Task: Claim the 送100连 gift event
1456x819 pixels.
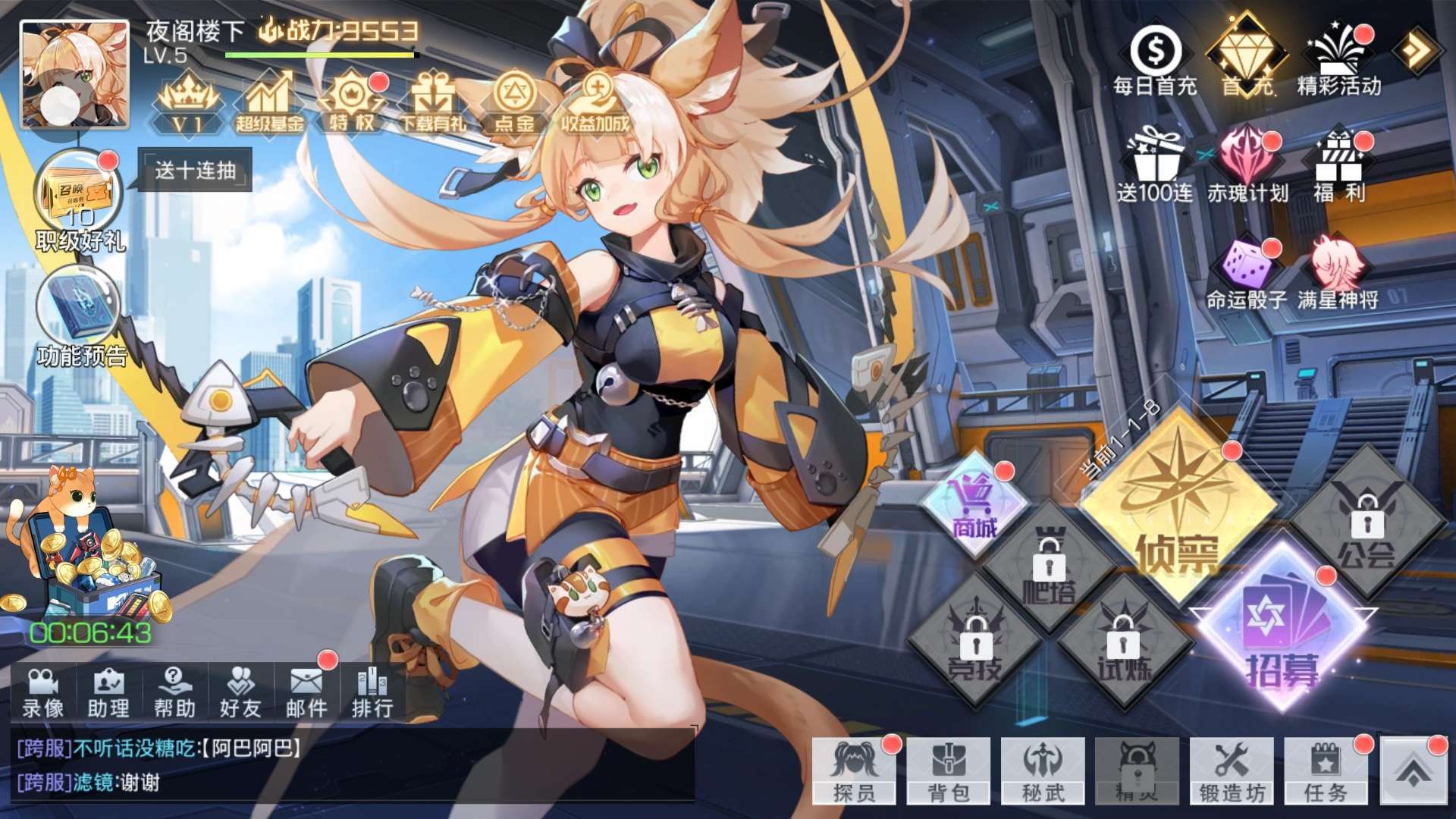Action: (x=1154, y=167)
